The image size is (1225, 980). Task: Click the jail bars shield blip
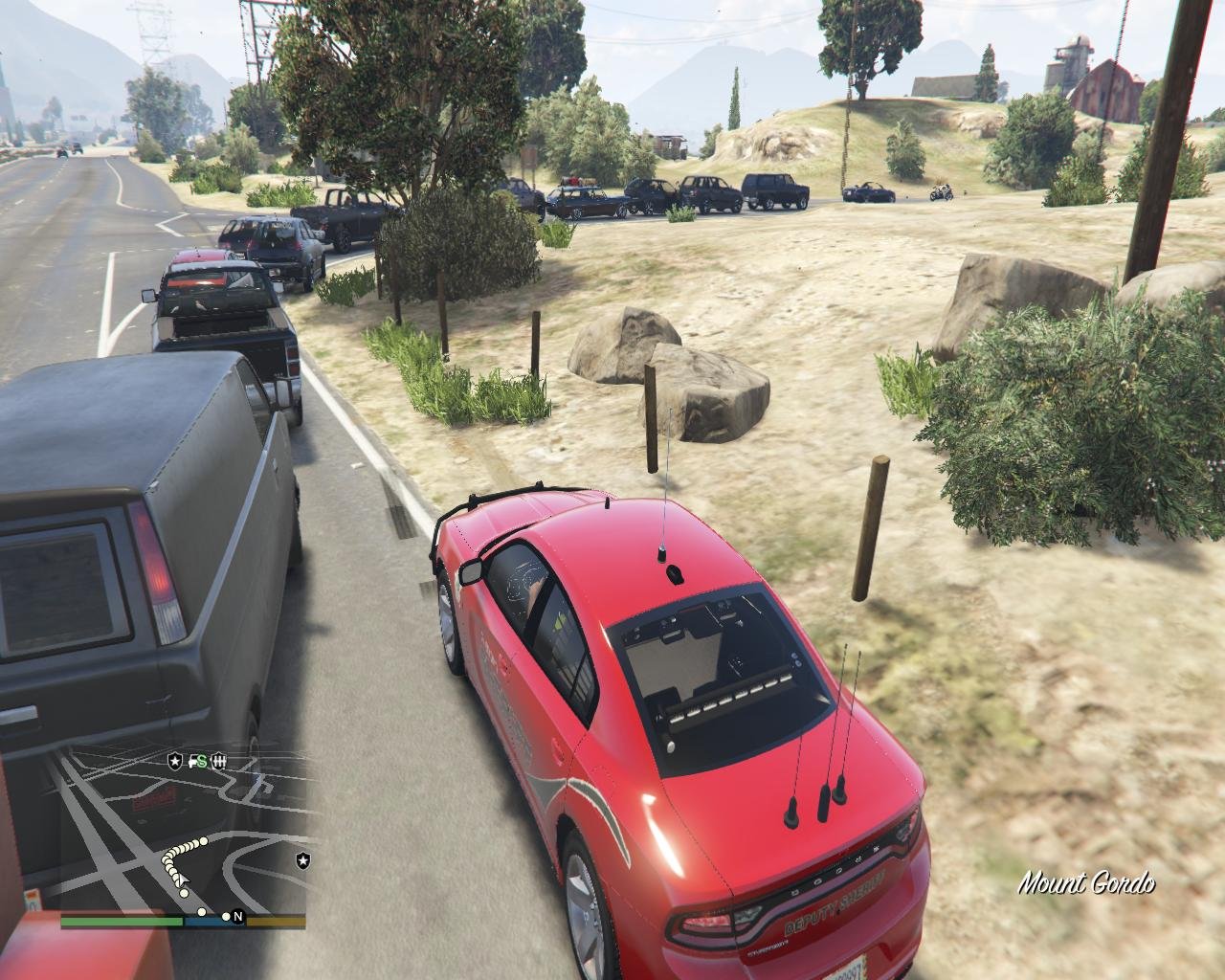pyautogui.click(x=218, y=761)
